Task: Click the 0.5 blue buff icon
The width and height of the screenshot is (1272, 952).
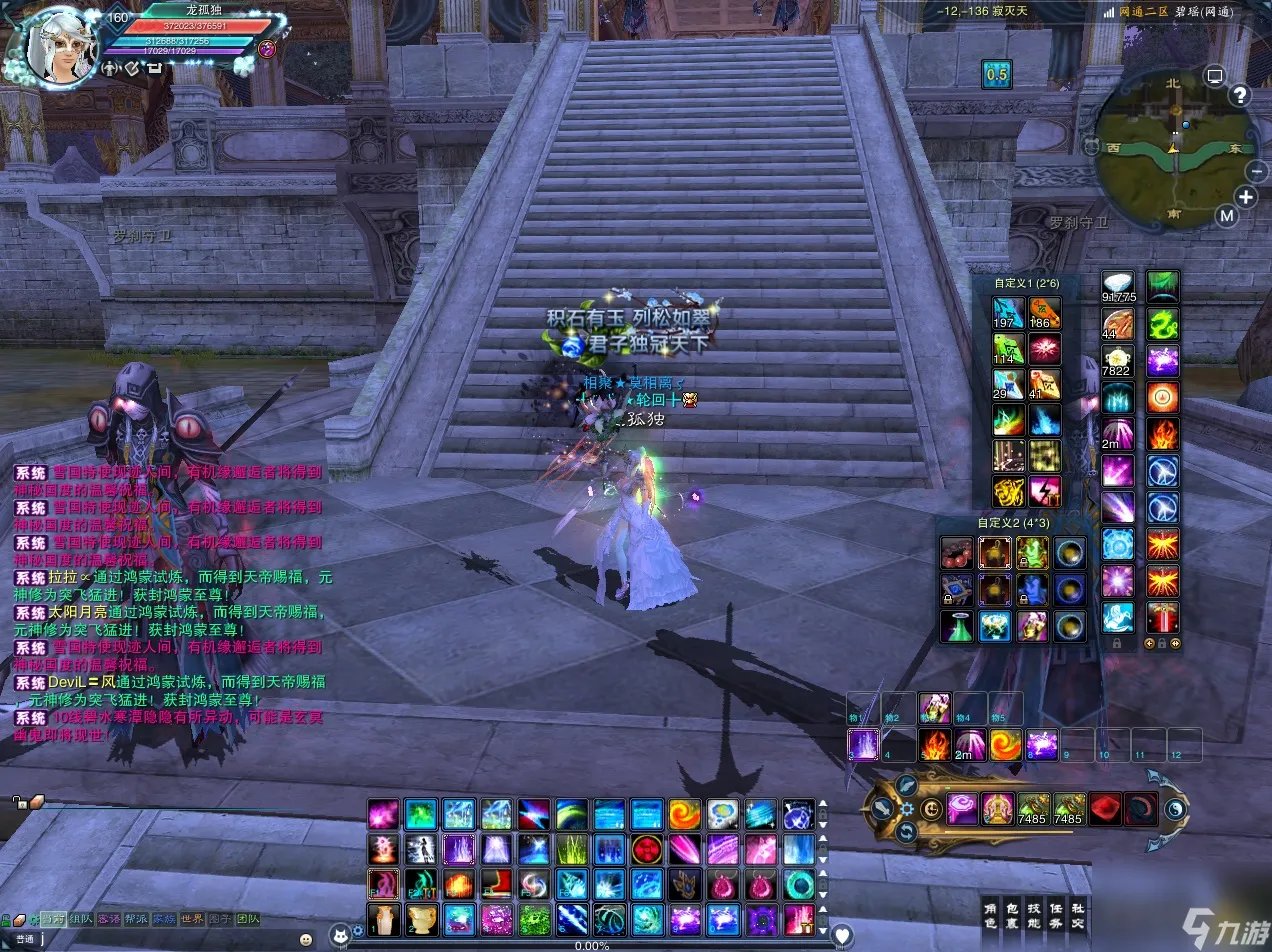Action: [x=997, y=74]
